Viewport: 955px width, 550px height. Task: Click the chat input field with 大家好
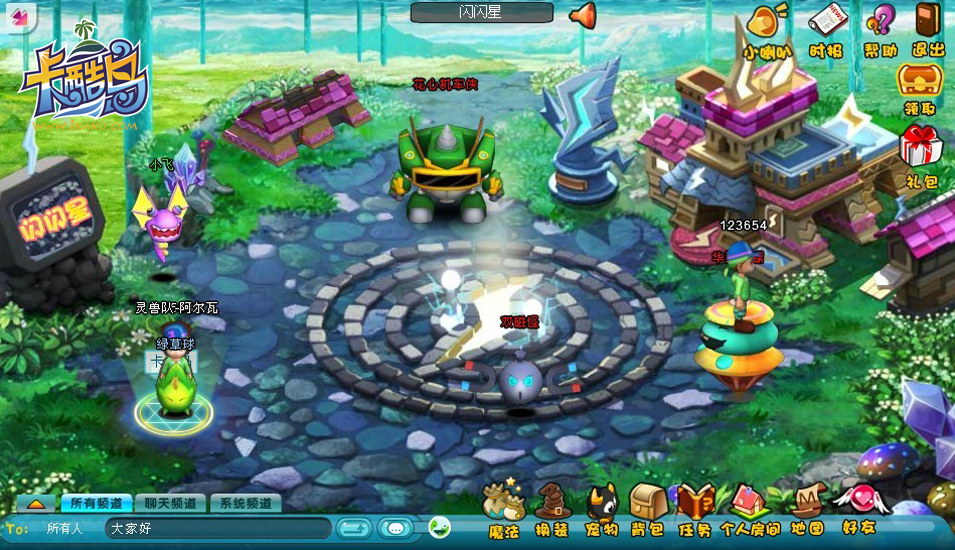pos(218,528)
